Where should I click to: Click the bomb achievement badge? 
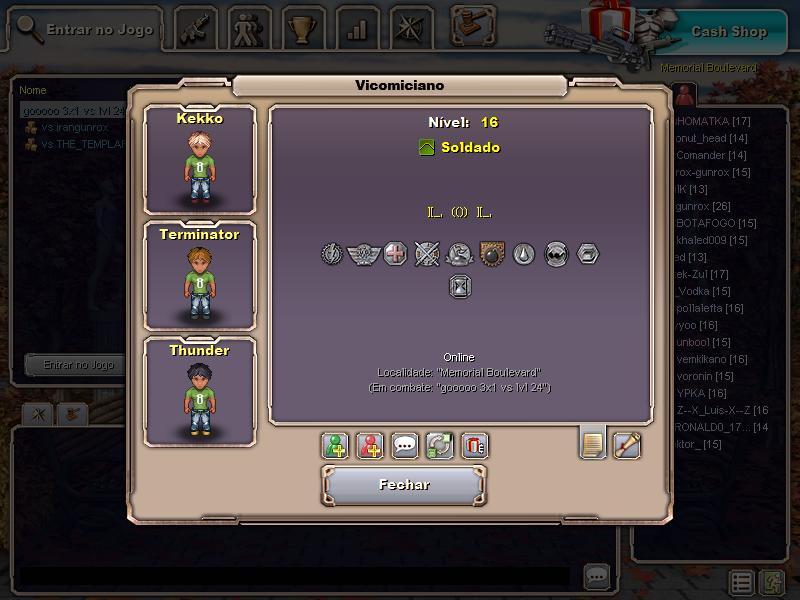point(492,254)
